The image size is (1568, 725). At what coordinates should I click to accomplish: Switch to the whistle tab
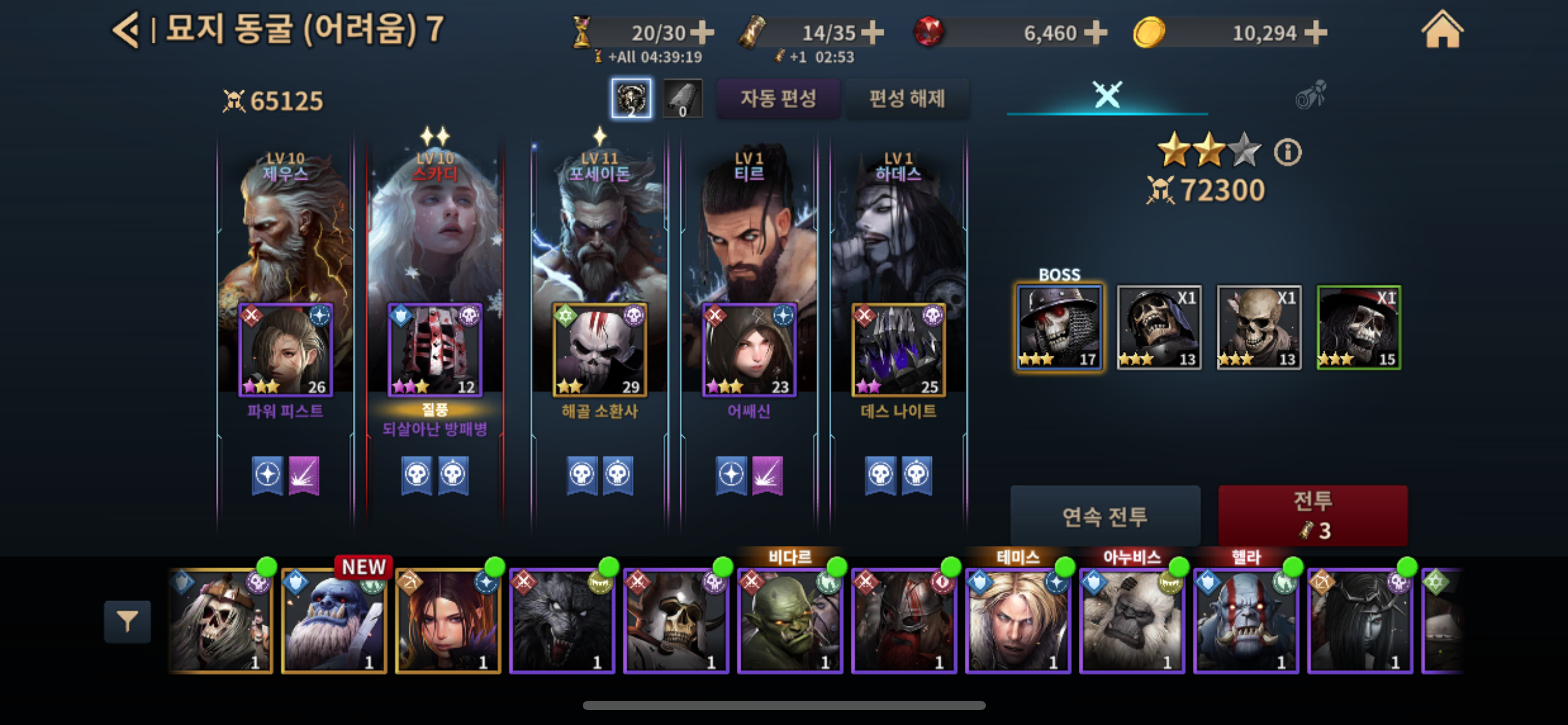tap(1310, 95)
